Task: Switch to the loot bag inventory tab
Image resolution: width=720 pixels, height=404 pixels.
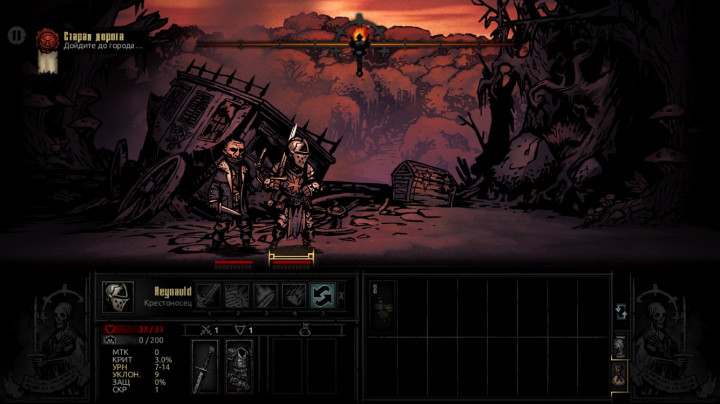Action: 620,373
